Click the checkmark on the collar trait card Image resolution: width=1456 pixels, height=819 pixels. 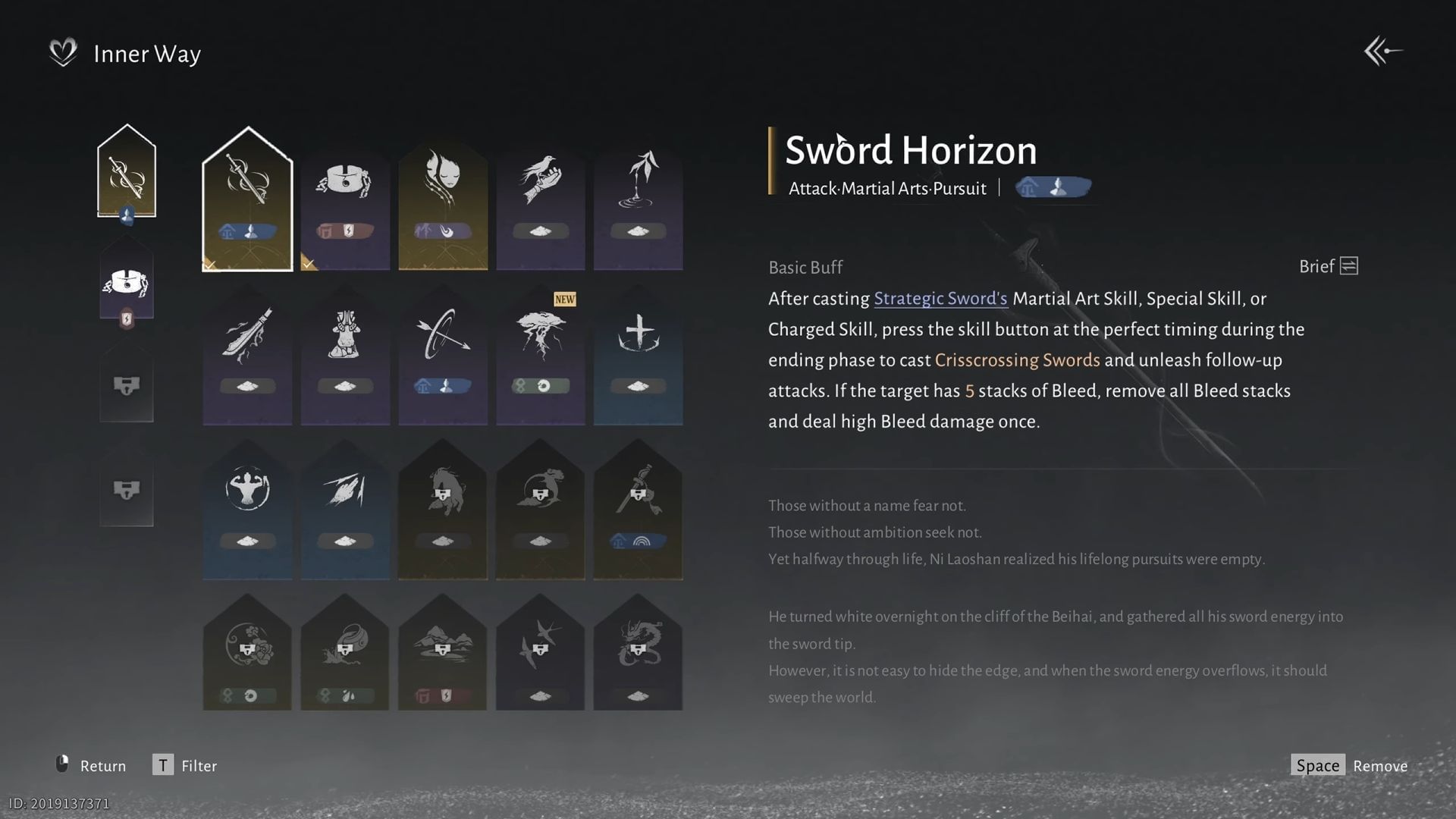308,263
